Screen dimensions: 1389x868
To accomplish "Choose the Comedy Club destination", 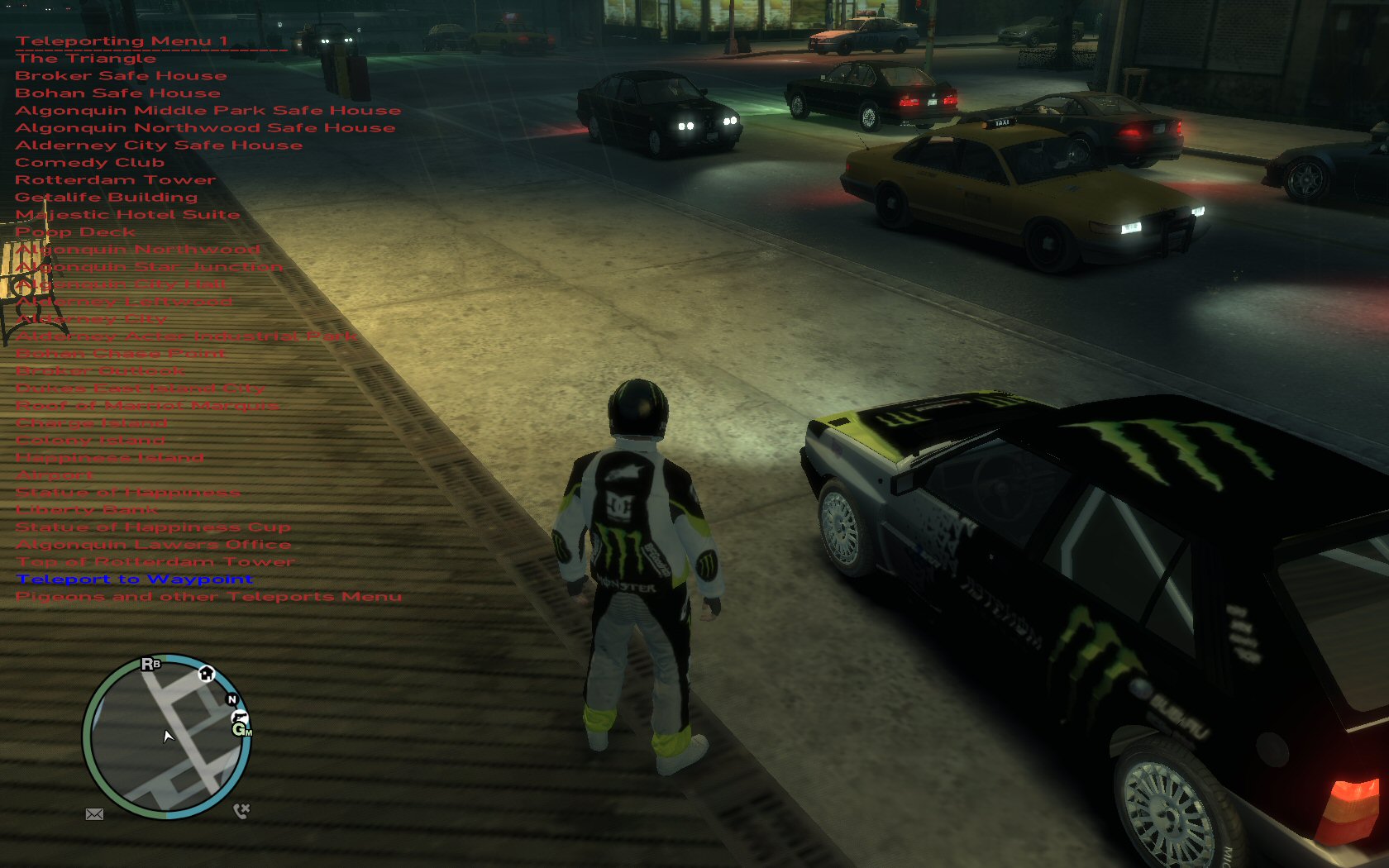I will click(x=89, y=163).
